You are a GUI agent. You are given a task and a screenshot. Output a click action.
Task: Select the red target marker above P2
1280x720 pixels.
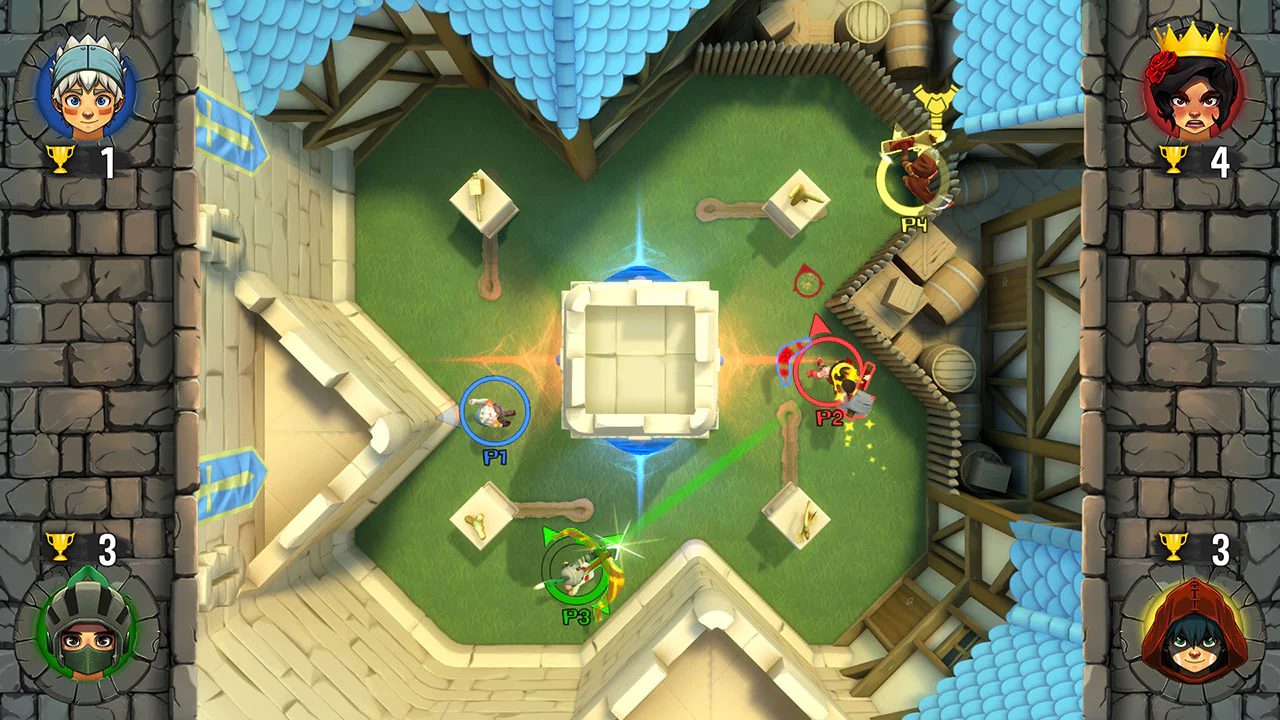coord(806,283)
